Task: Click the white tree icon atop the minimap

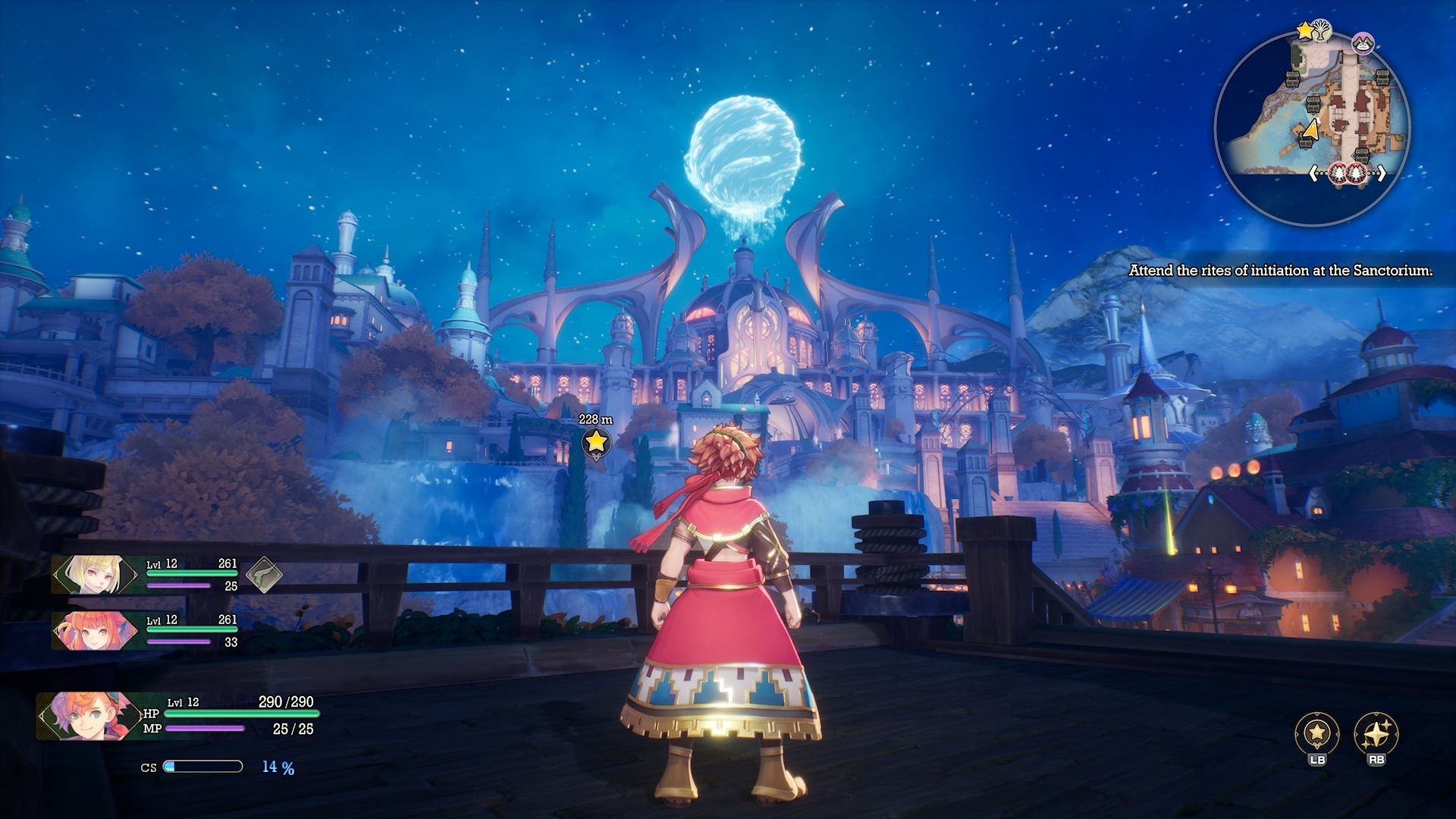Action: (x=1322, y=30)
